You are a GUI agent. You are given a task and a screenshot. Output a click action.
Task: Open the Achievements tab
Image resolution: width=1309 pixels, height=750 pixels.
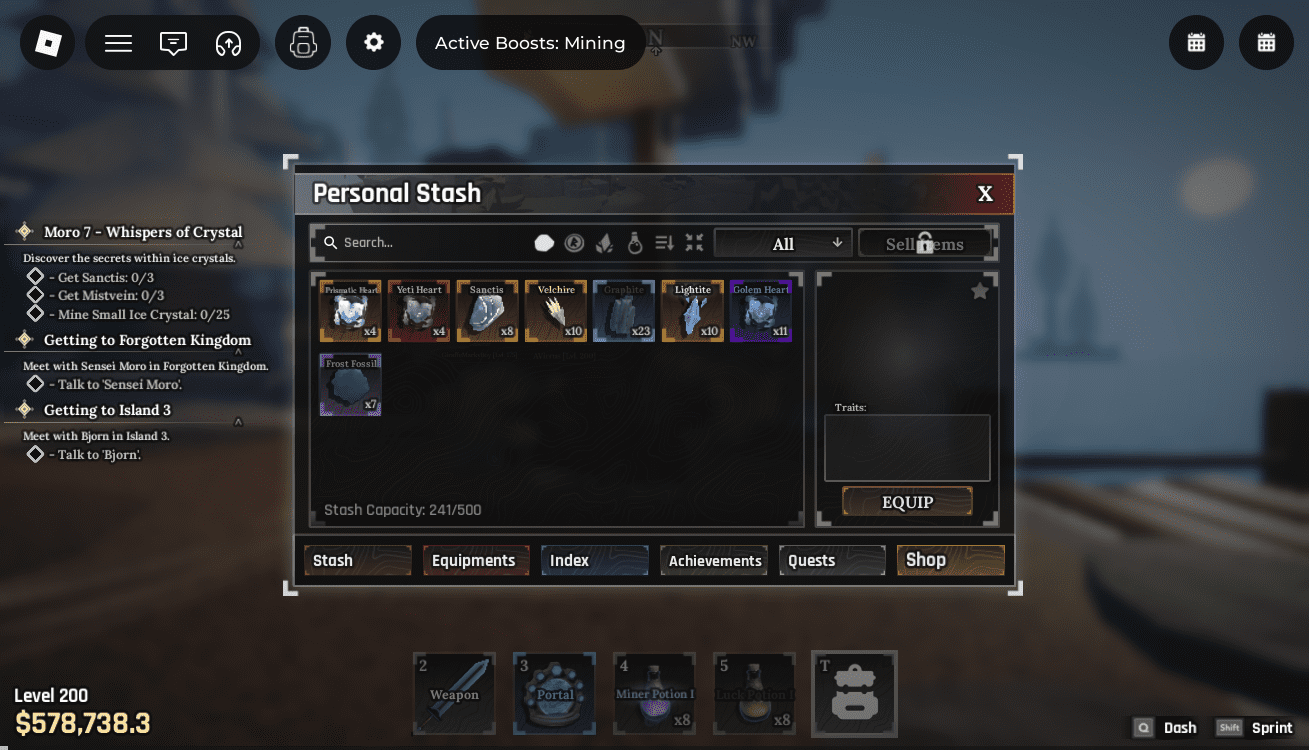(x=713, y=560)
